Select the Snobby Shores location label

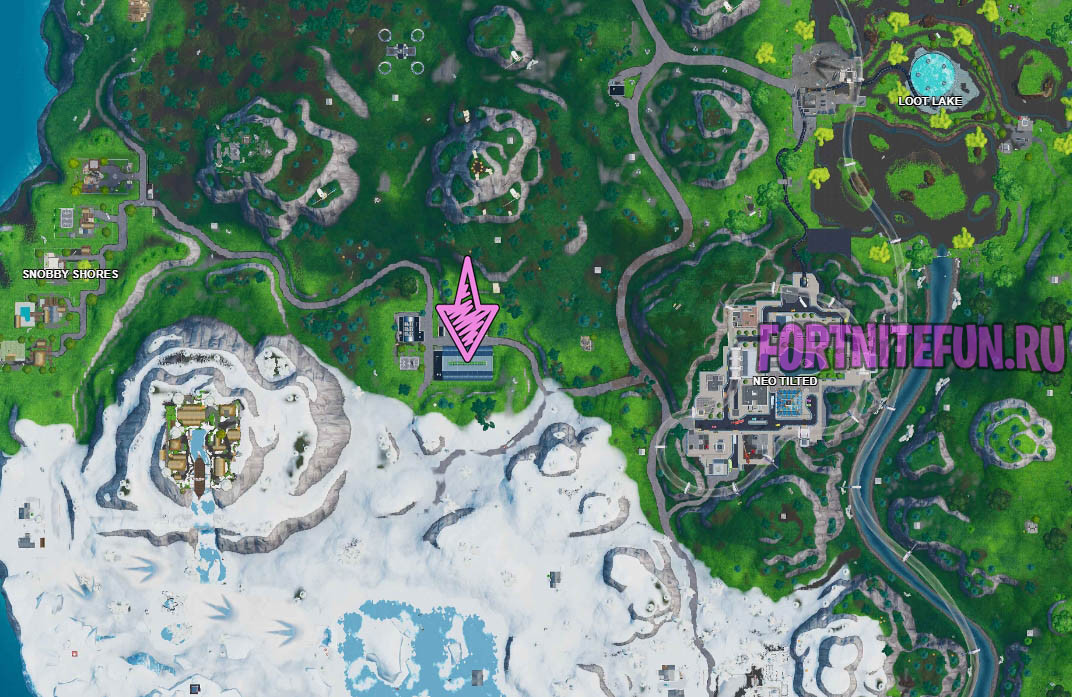click(x=71, y=274)
